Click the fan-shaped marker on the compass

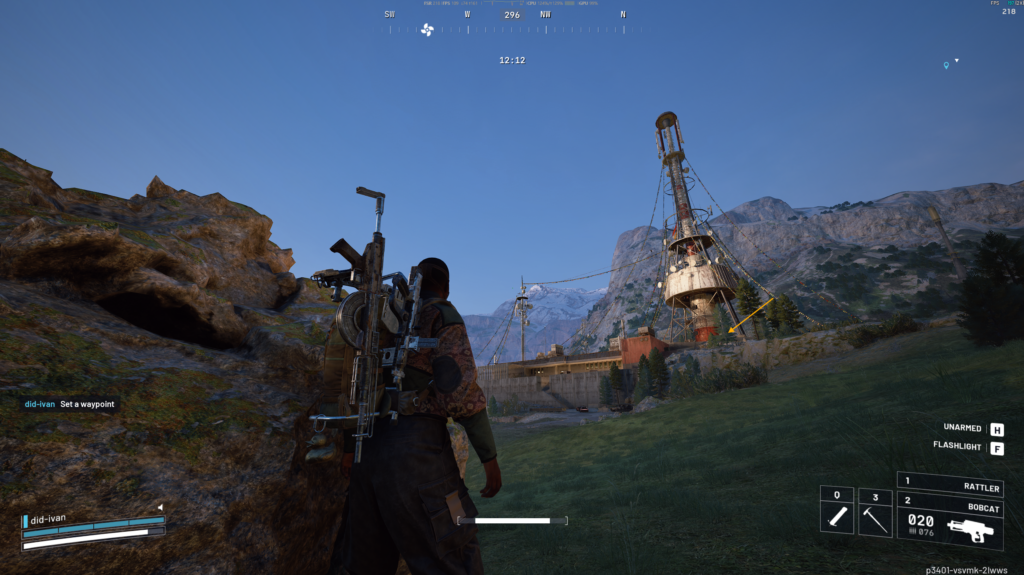tap(427, 29)
